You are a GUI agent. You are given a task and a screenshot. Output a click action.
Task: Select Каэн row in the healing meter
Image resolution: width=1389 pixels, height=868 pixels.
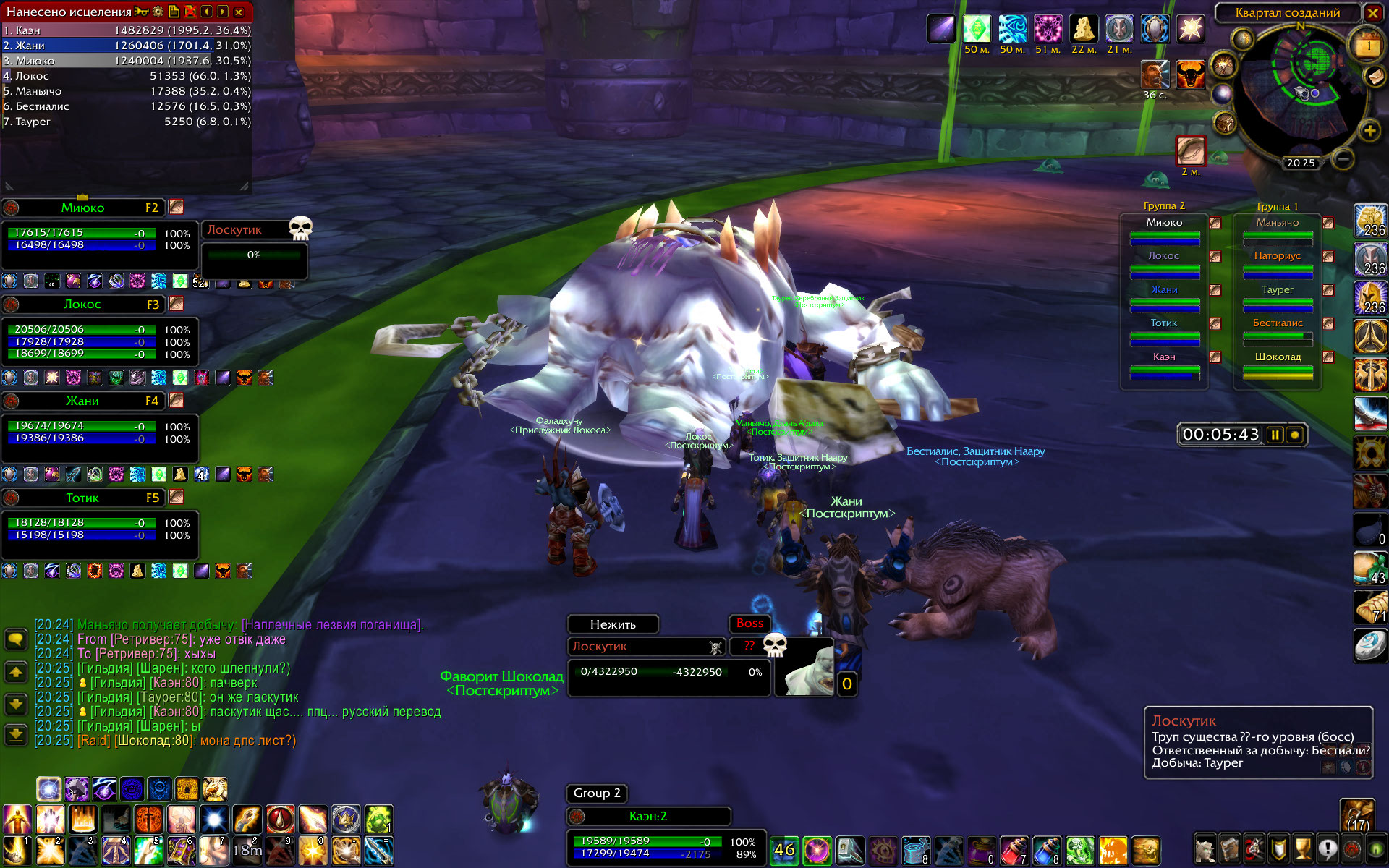point(127,30)
